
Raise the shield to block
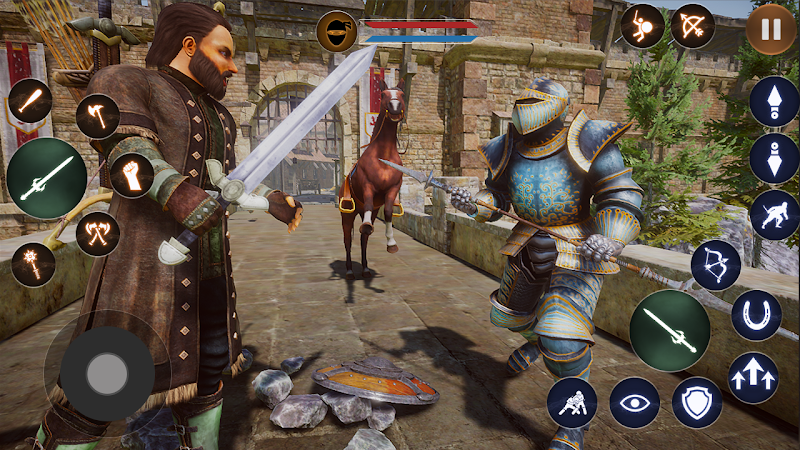tap(697, 402)
